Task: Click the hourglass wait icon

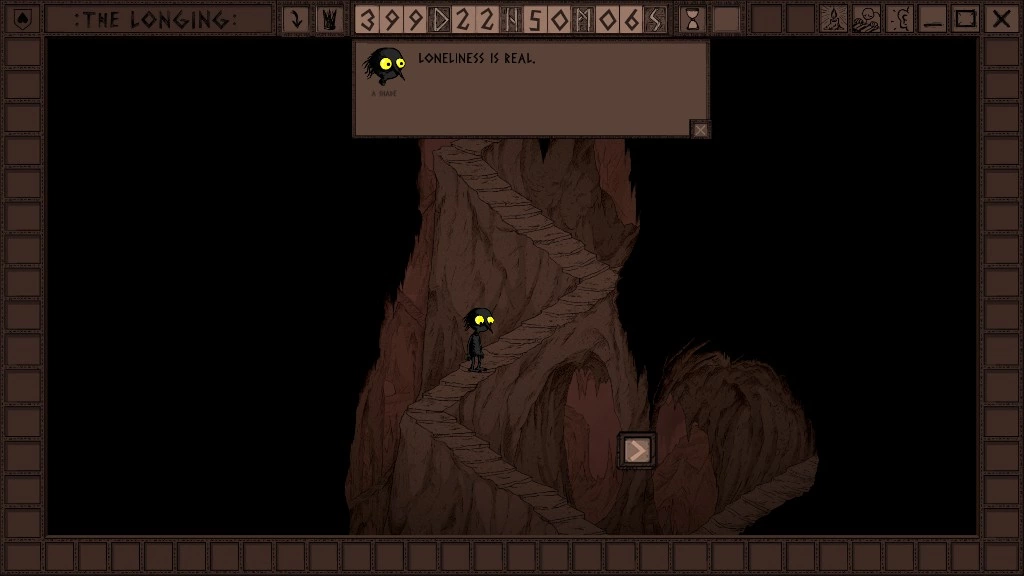Action: pyautogui.click(x=692, y=19)
